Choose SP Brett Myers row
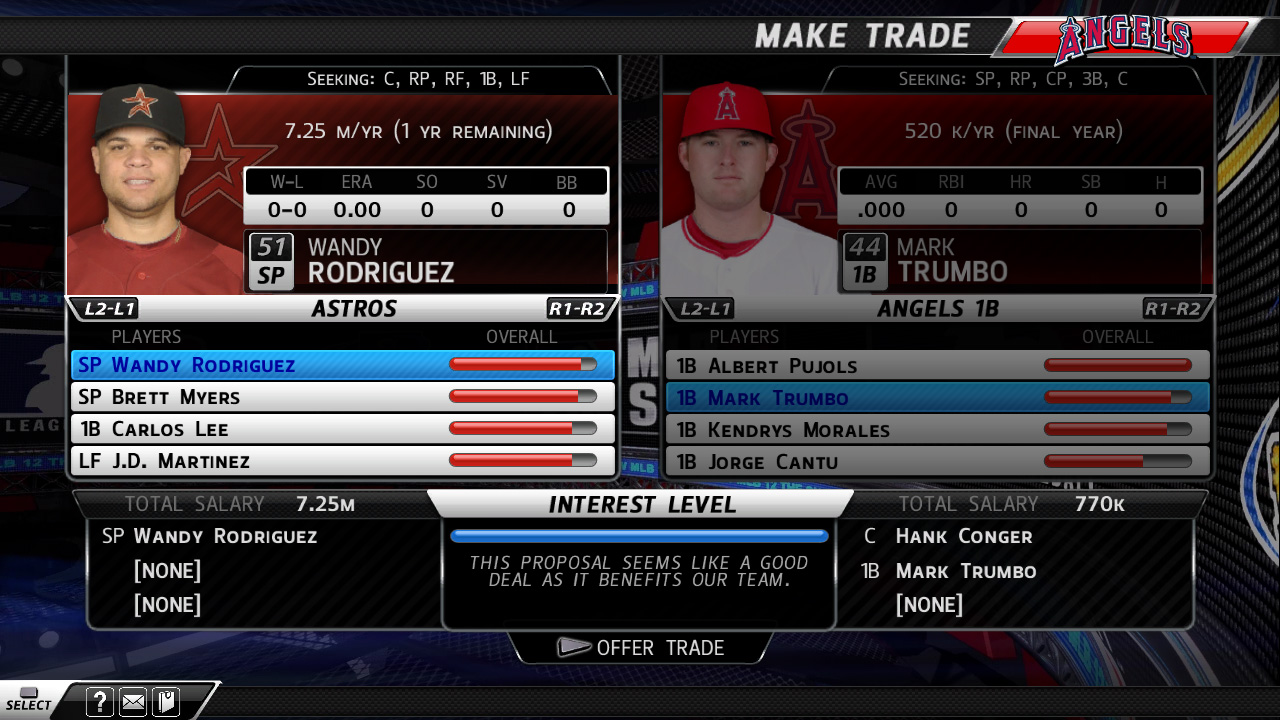1280x720 pixels. tap(342, 397)
